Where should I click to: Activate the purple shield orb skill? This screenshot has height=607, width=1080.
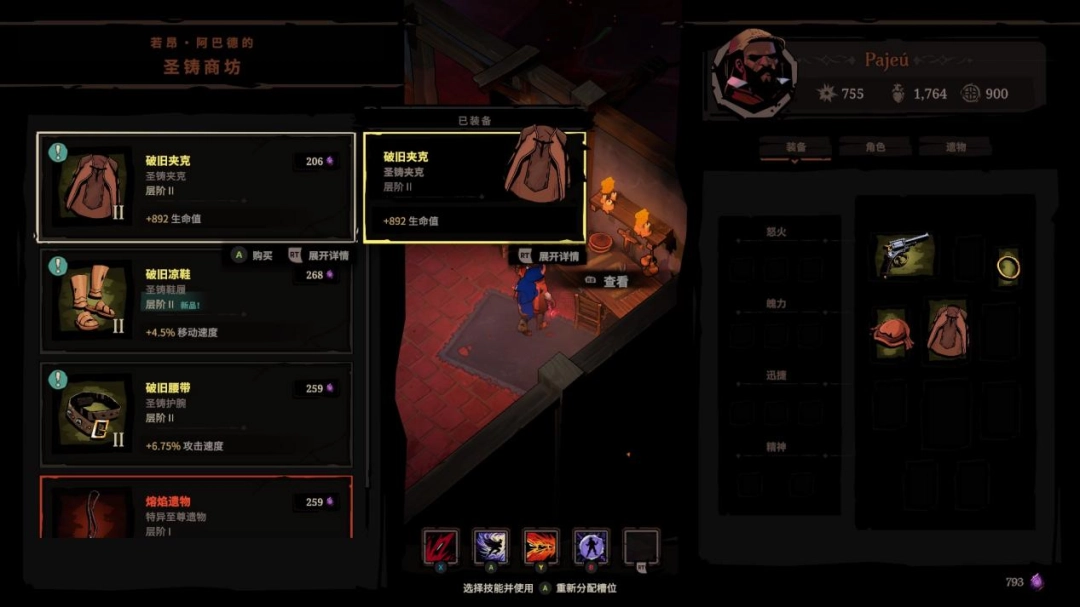pos(591,546)
